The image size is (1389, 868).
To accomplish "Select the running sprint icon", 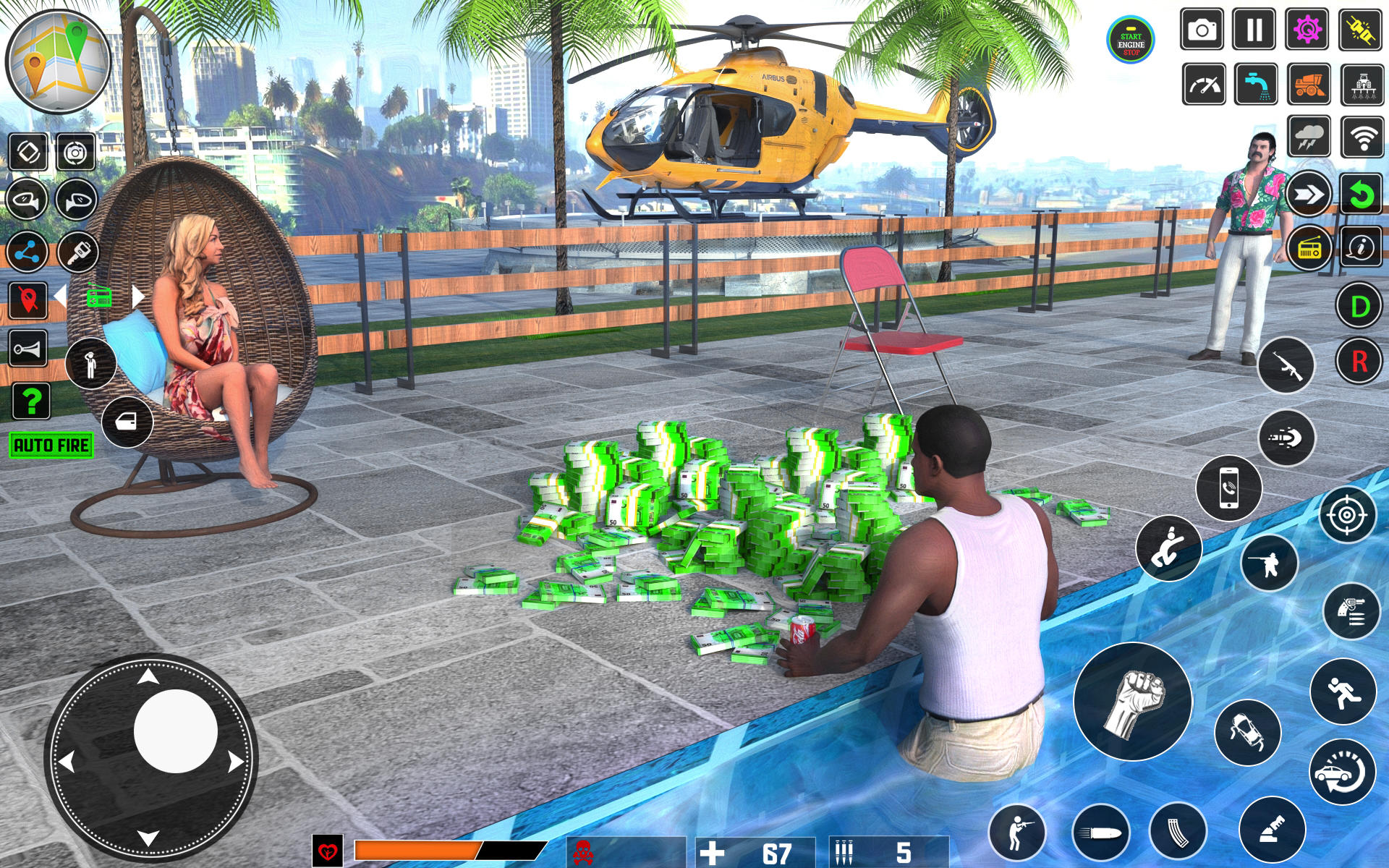I will (1343, 692).
